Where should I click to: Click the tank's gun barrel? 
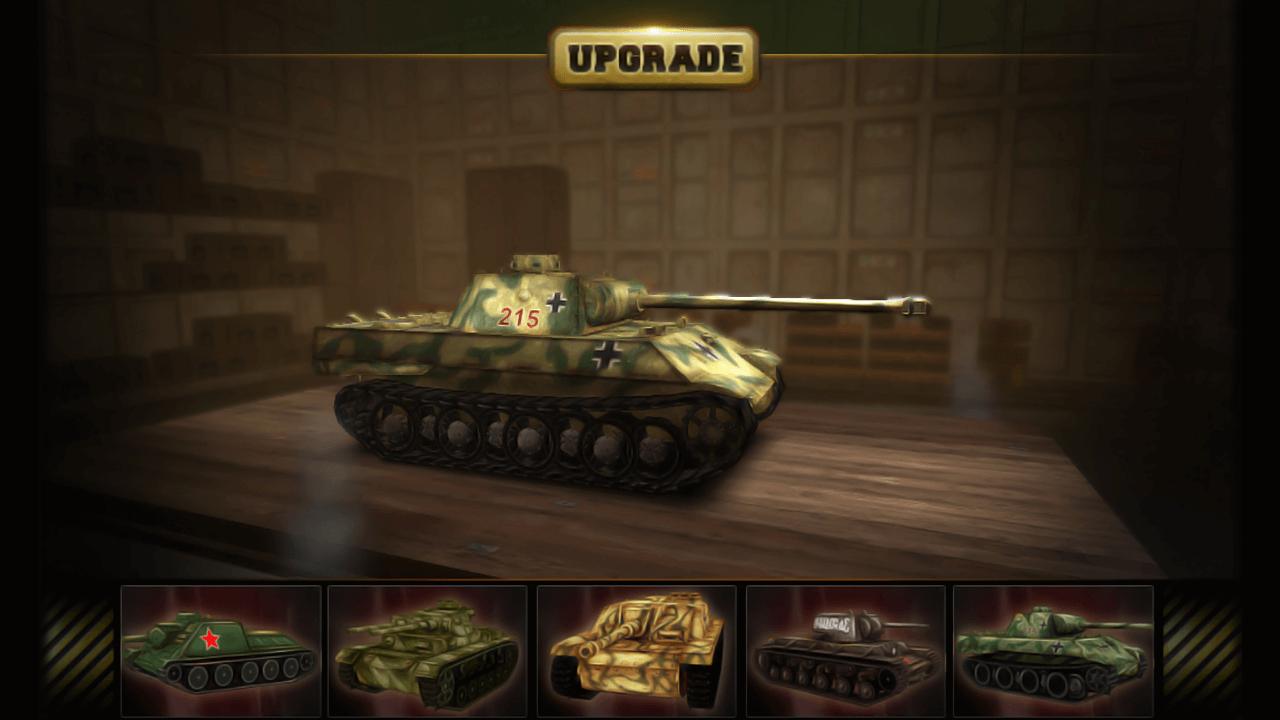790,300
